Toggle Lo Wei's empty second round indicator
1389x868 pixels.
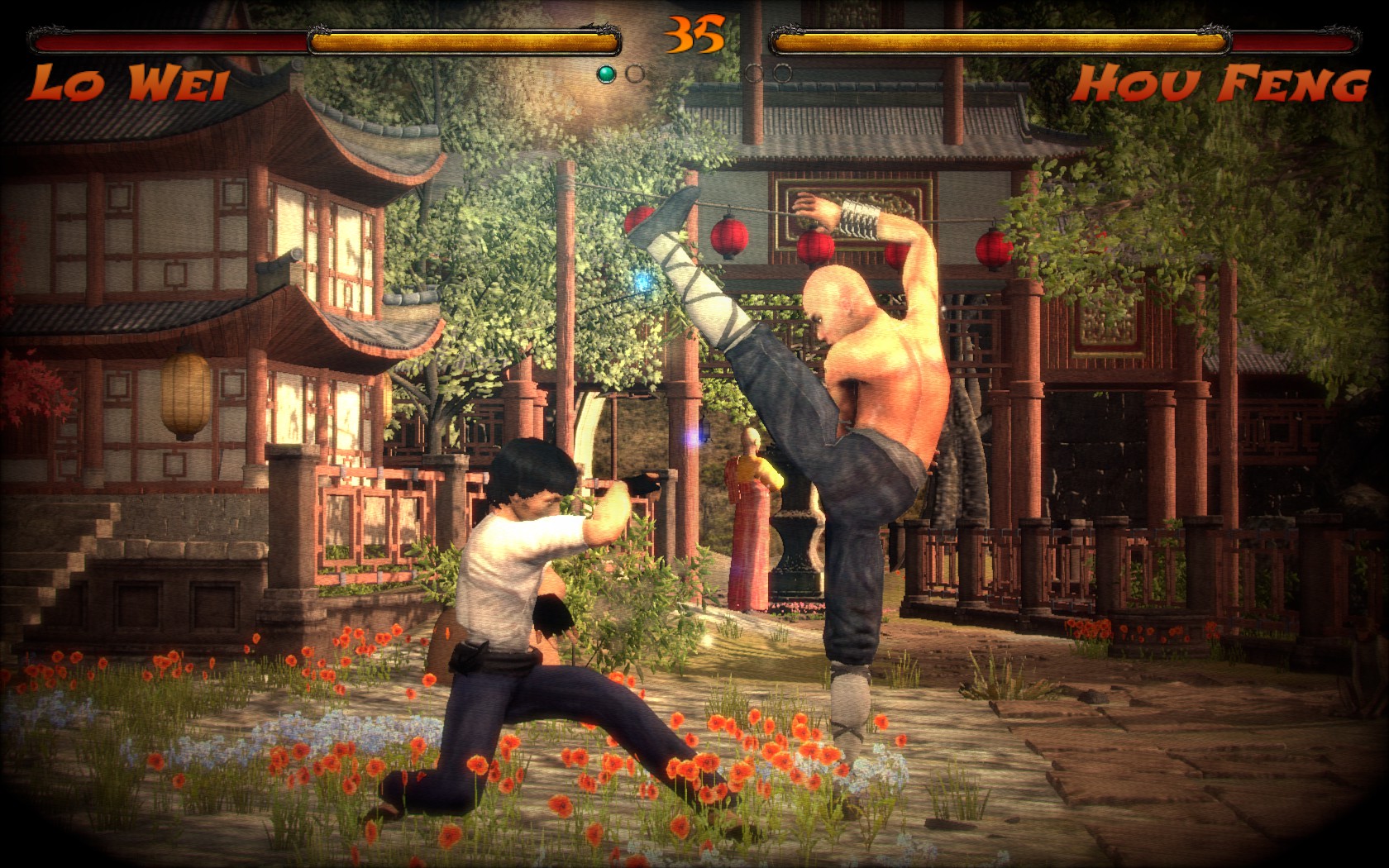coord(635,74)
